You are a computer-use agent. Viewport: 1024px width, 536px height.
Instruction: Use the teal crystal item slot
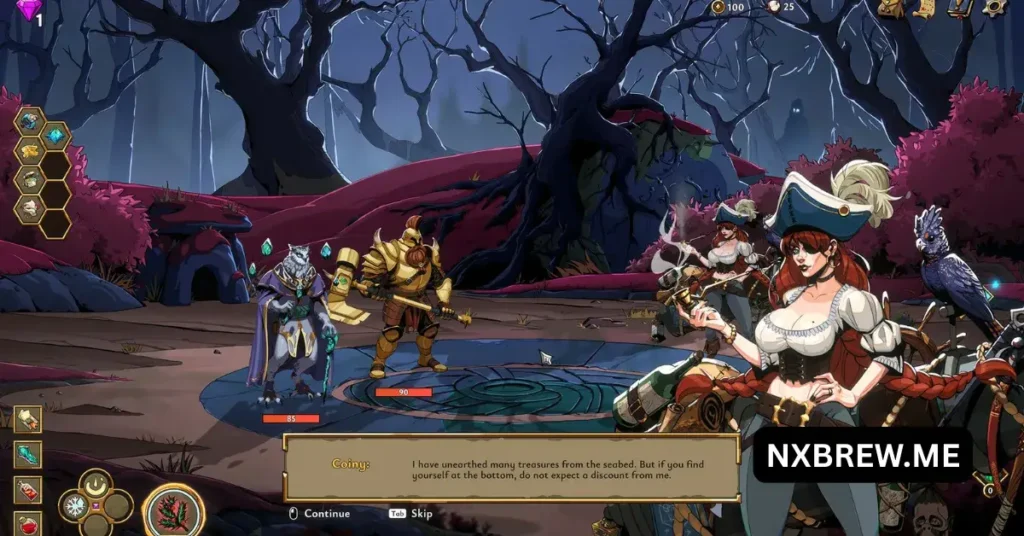point(28,455)
